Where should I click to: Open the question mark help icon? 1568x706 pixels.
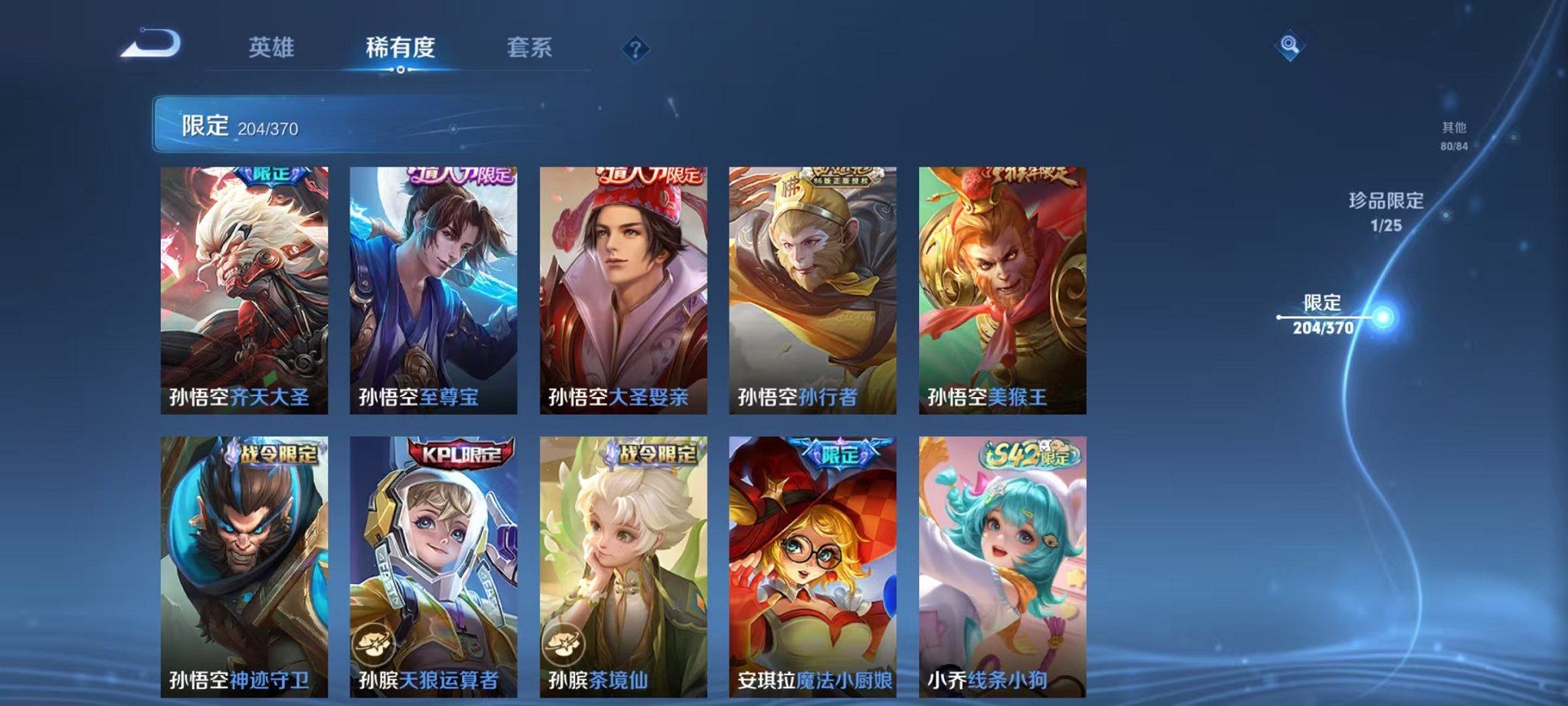[x=635, y=50]
